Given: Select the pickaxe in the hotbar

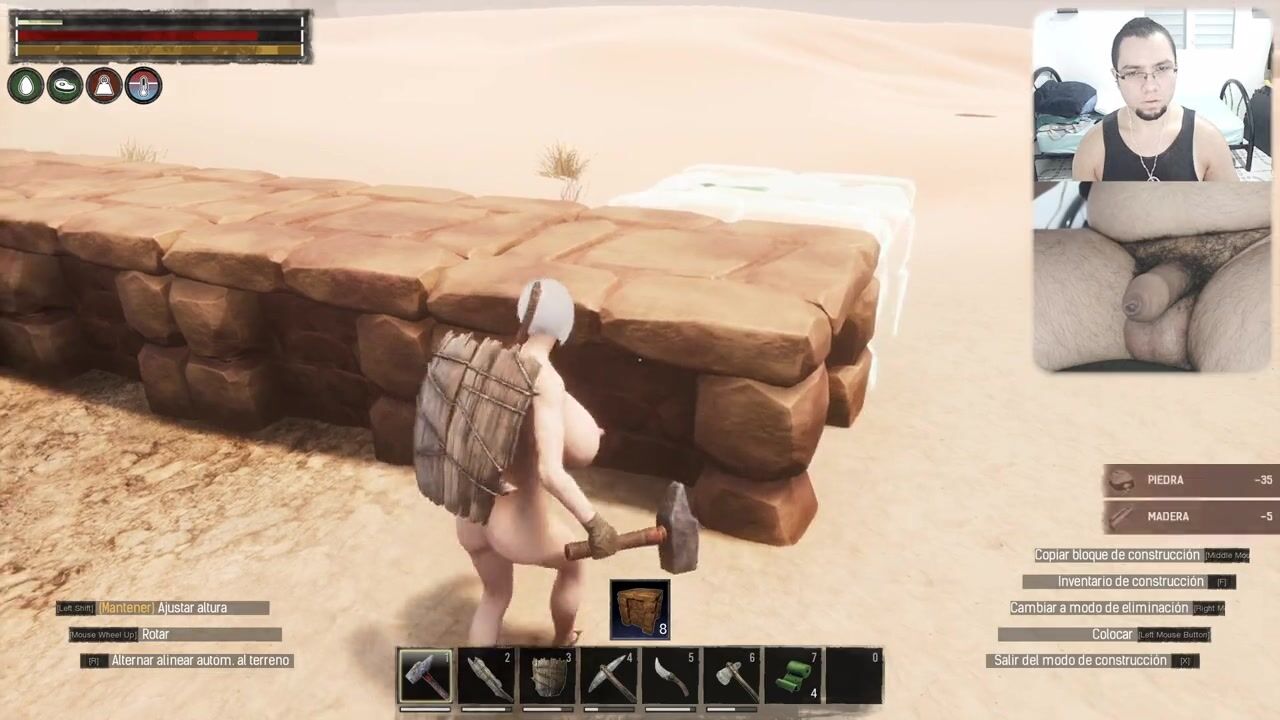Looking at the screenshot, I should [x=608, y=676].
